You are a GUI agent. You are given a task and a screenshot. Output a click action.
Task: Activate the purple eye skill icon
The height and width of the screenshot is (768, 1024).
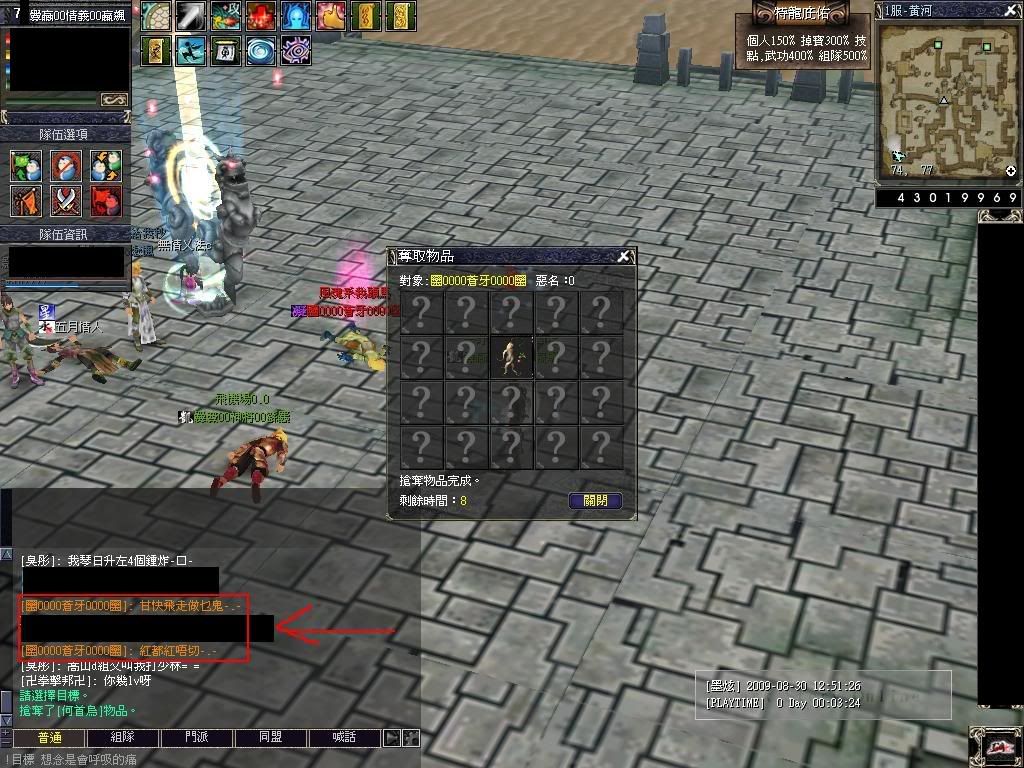[296, 51]
